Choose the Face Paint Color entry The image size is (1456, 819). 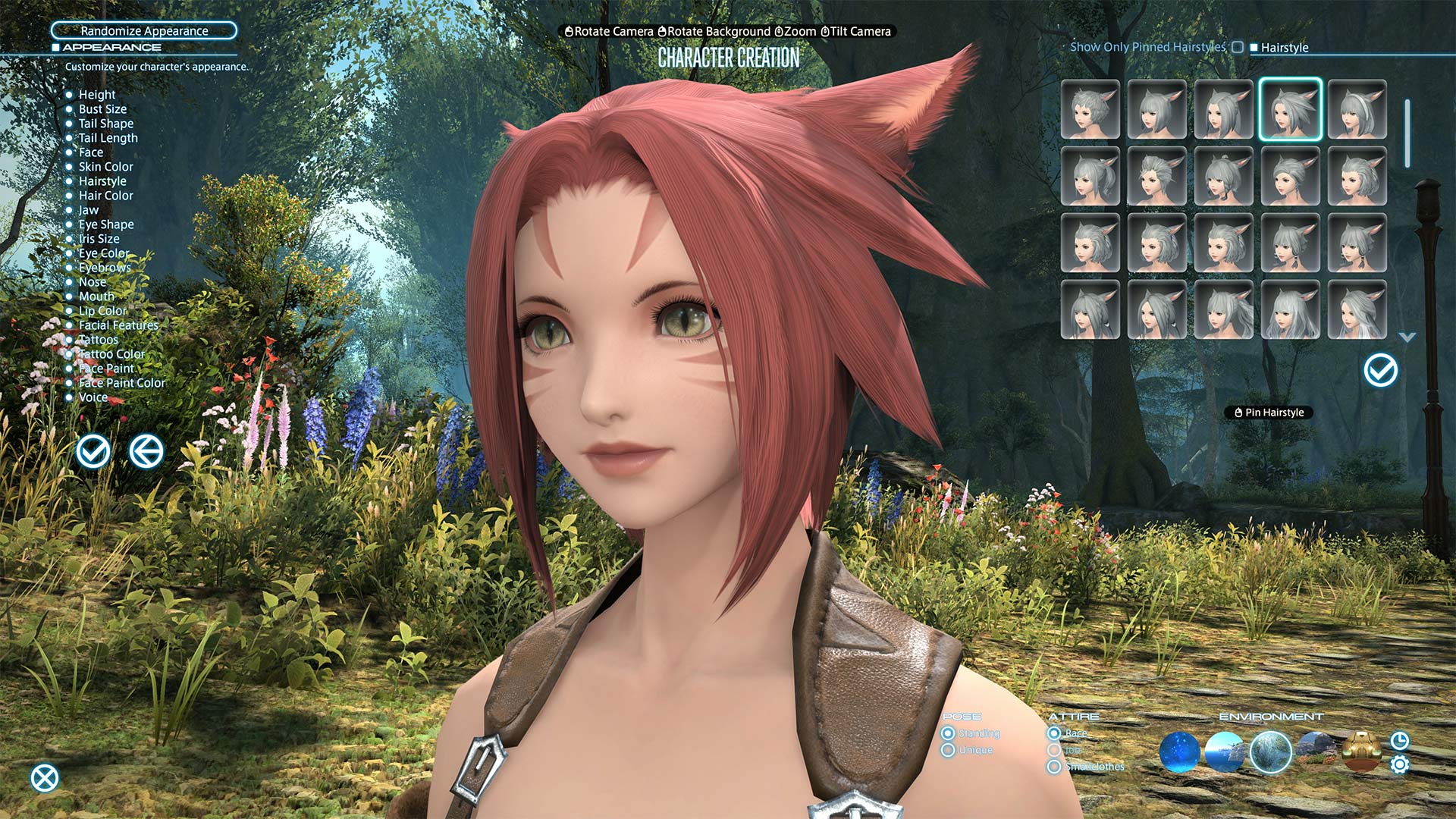tap(121, 383)
